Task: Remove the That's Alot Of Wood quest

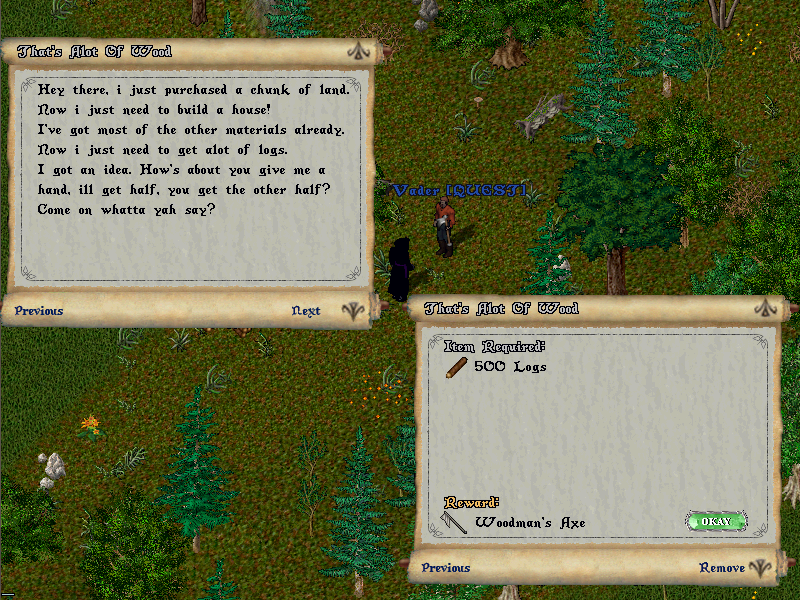Action: click(722, 568)
